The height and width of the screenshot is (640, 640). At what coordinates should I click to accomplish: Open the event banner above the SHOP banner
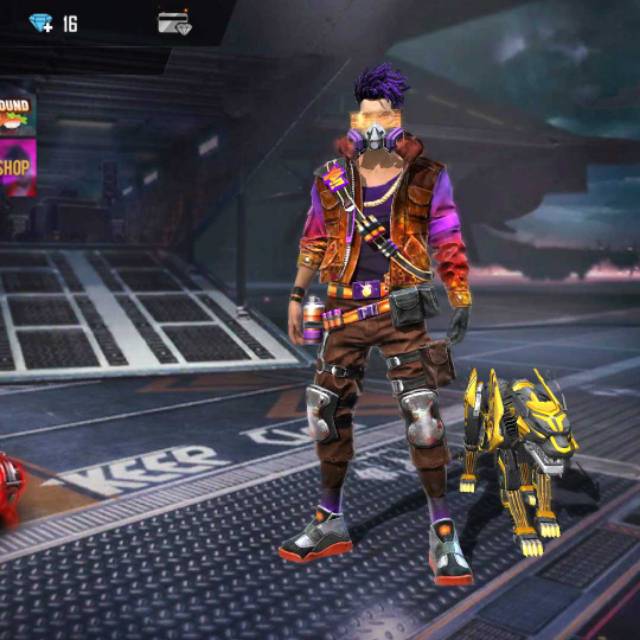(17, 114)
